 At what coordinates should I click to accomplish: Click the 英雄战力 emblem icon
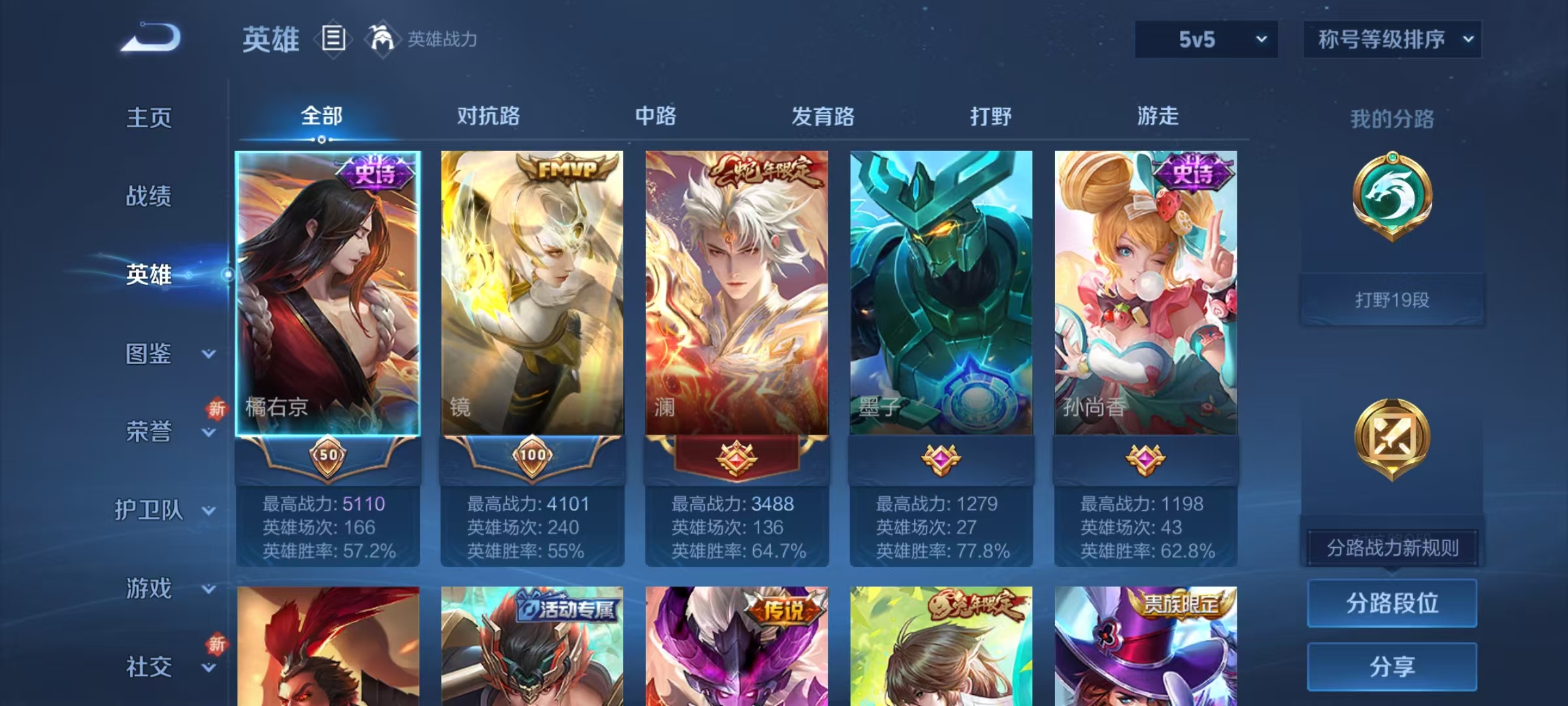click(384, 38)
